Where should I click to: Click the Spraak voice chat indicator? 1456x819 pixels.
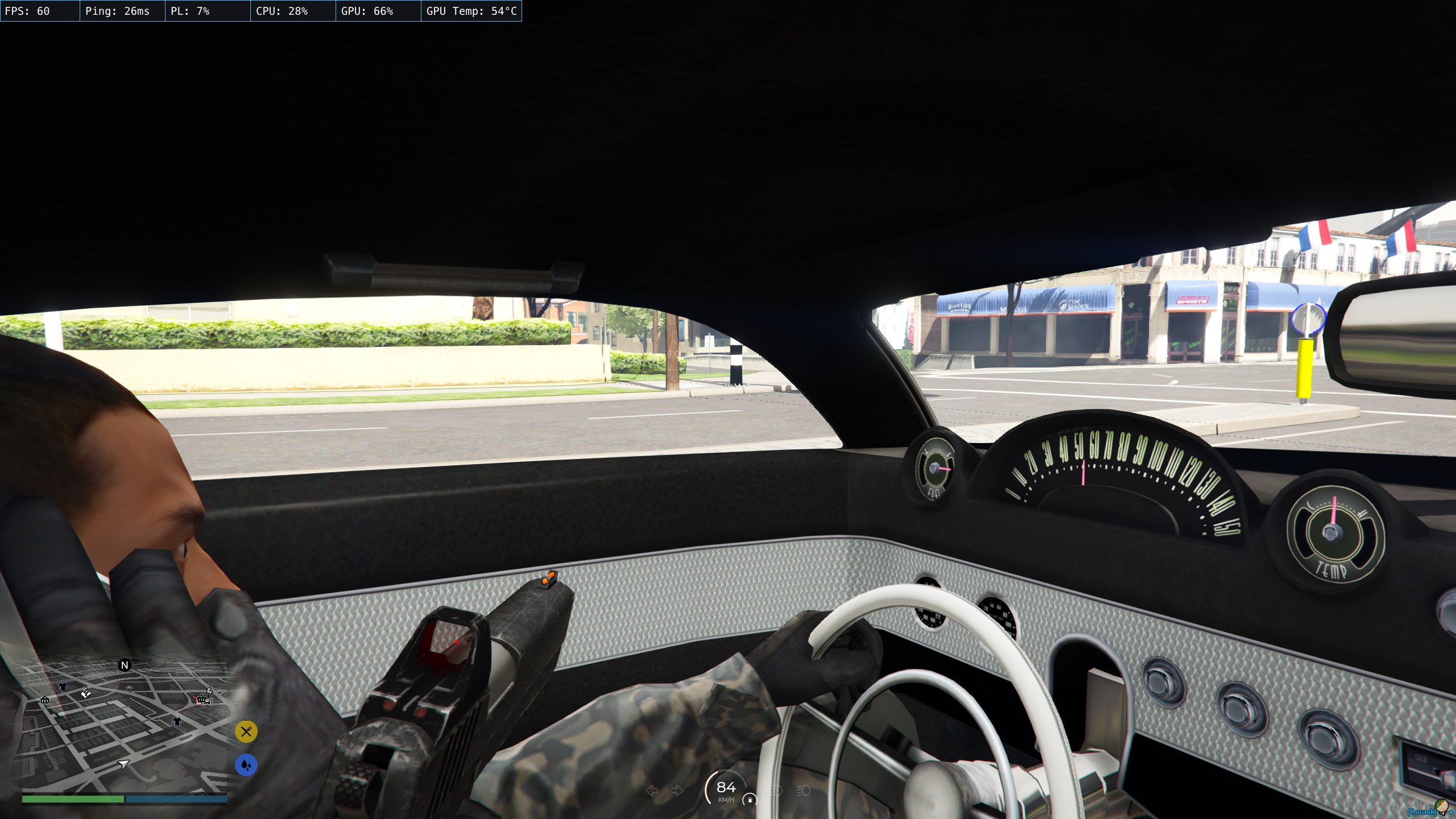[x=1422, y=812]
